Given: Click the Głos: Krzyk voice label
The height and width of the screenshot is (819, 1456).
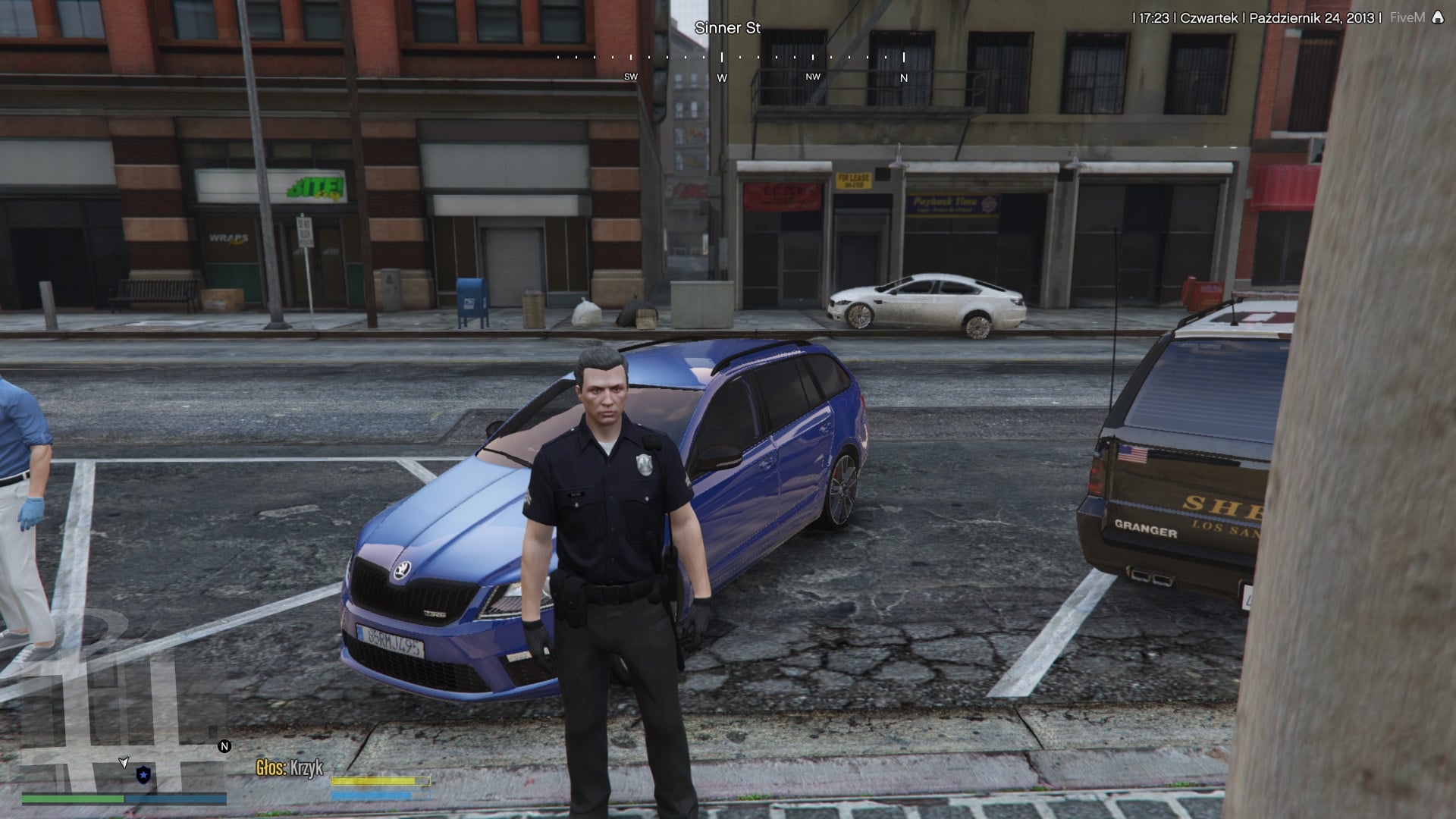Looking at the screenshot, I should click(288, 767).
